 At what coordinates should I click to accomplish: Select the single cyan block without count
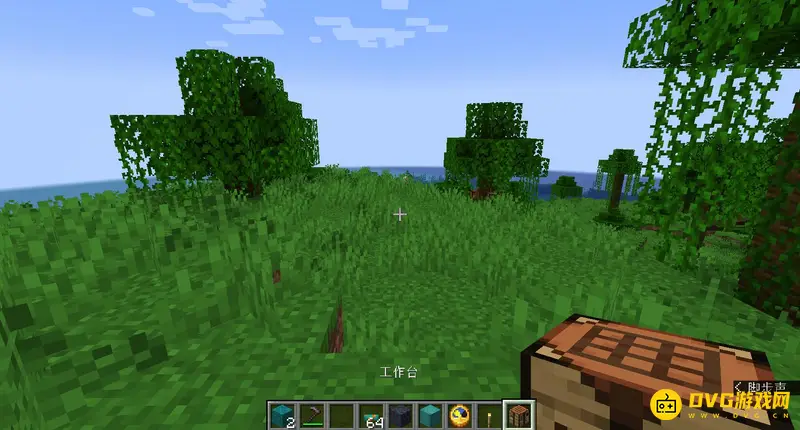(430, 415)
